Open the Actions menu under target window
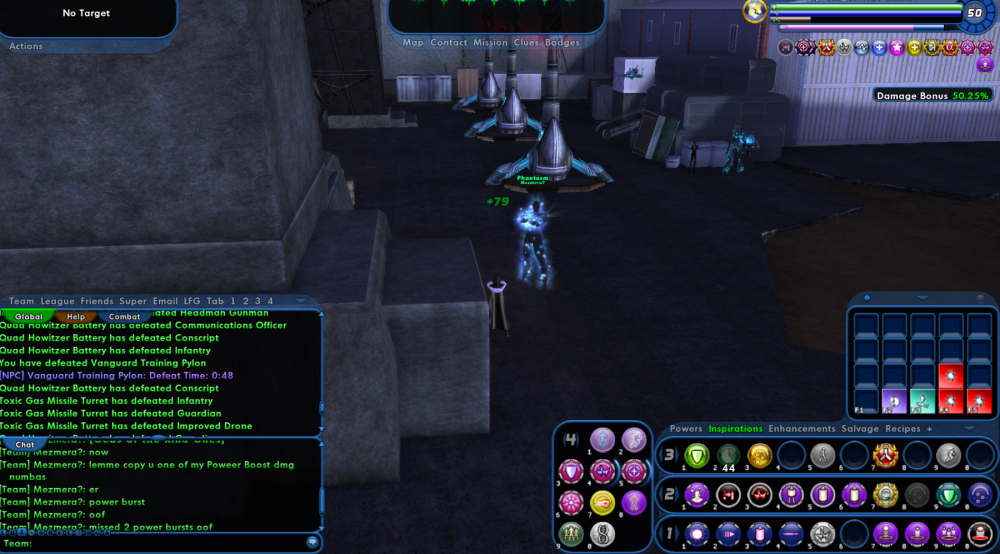This screenshot has width=1000, height=554. [x=26, y=46]
